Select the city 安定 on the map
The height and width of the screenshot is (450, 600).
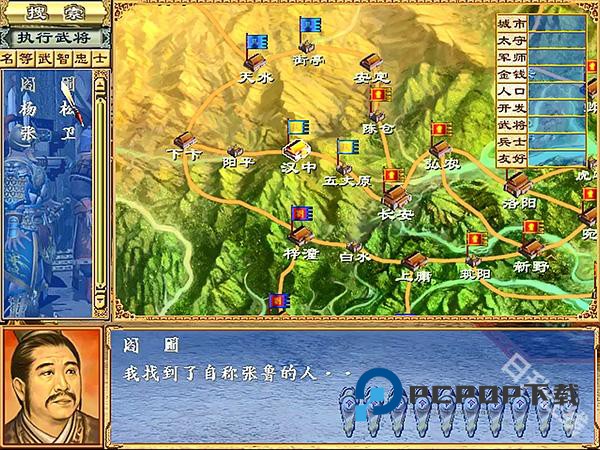pyautogui.click(x=371, y=62)
